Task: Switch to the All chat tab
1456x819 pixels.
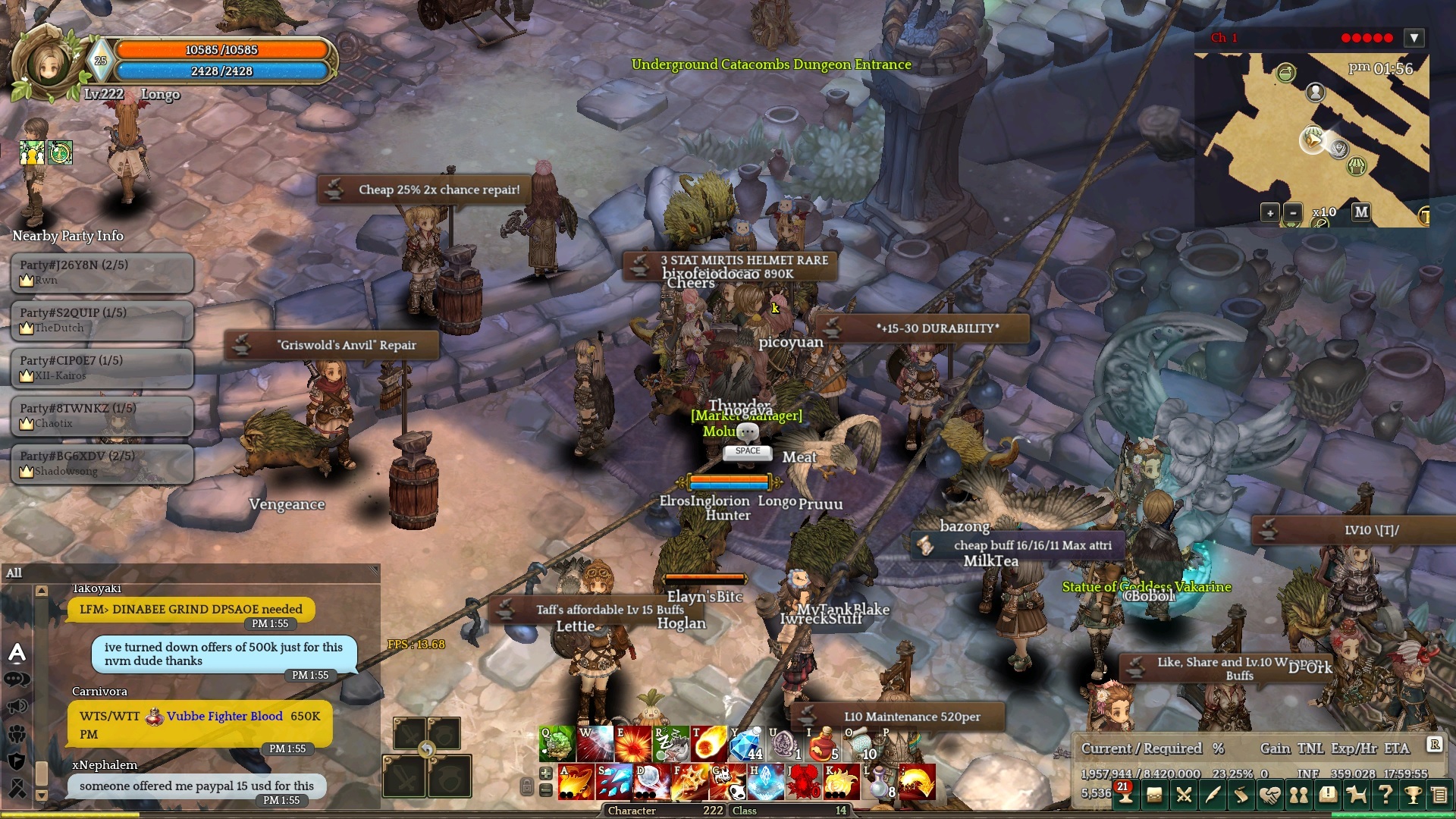Action: pos(14,573)
